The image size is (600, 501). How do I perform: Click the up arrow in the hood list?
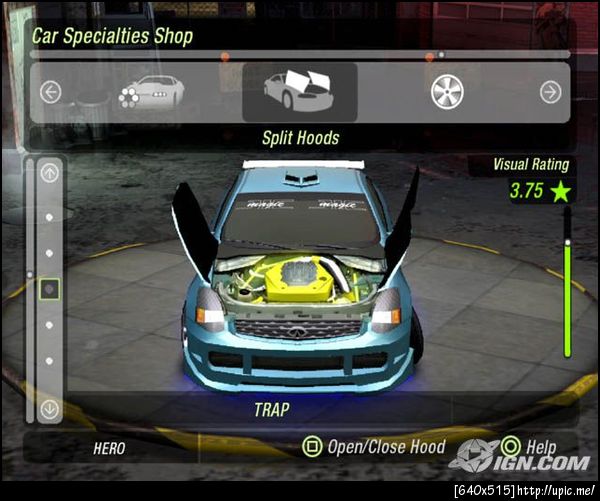click(50, 173)
